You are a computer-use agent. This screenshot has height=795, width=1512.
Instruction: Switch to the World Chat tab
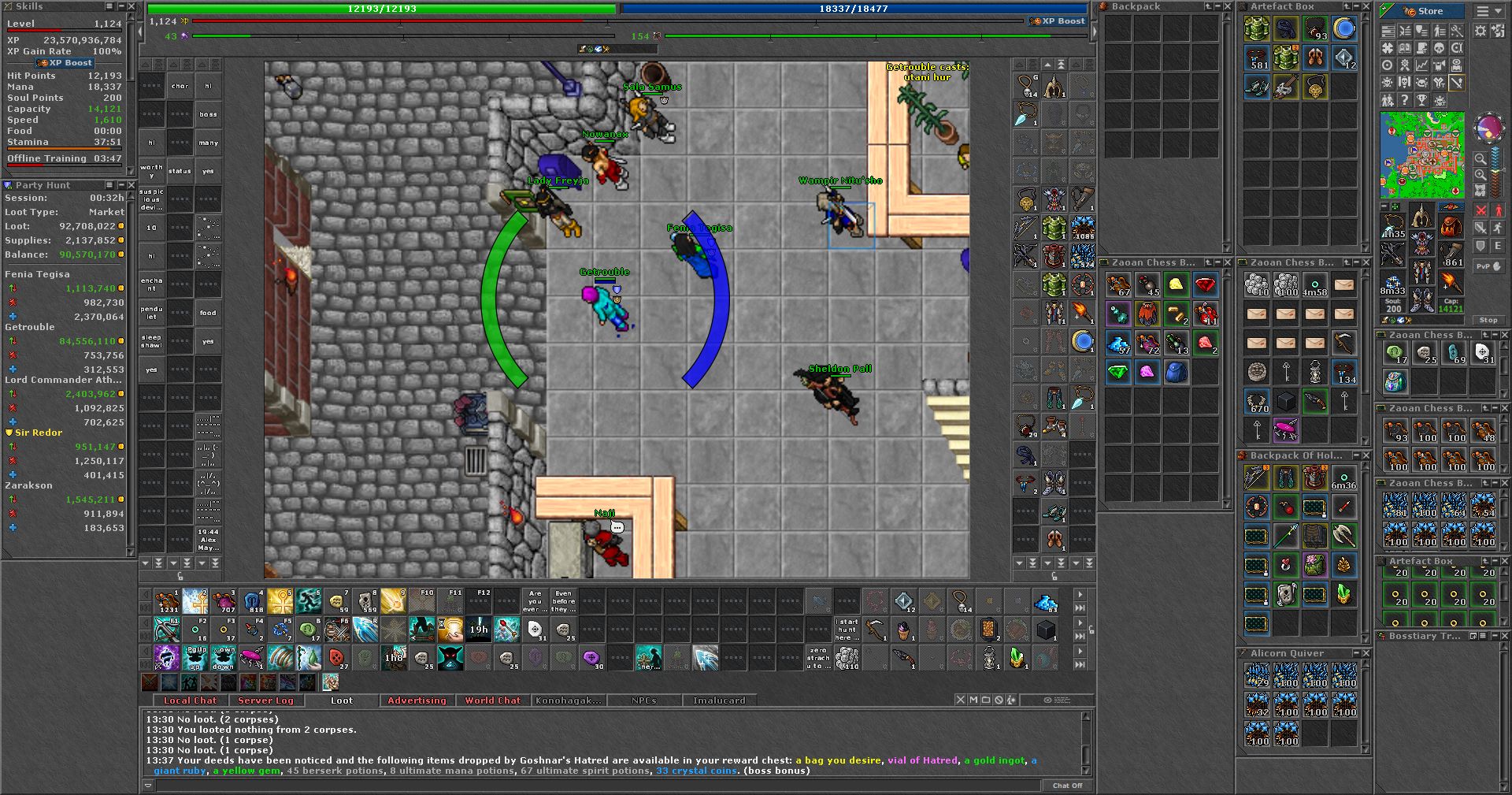pos(492,700)
